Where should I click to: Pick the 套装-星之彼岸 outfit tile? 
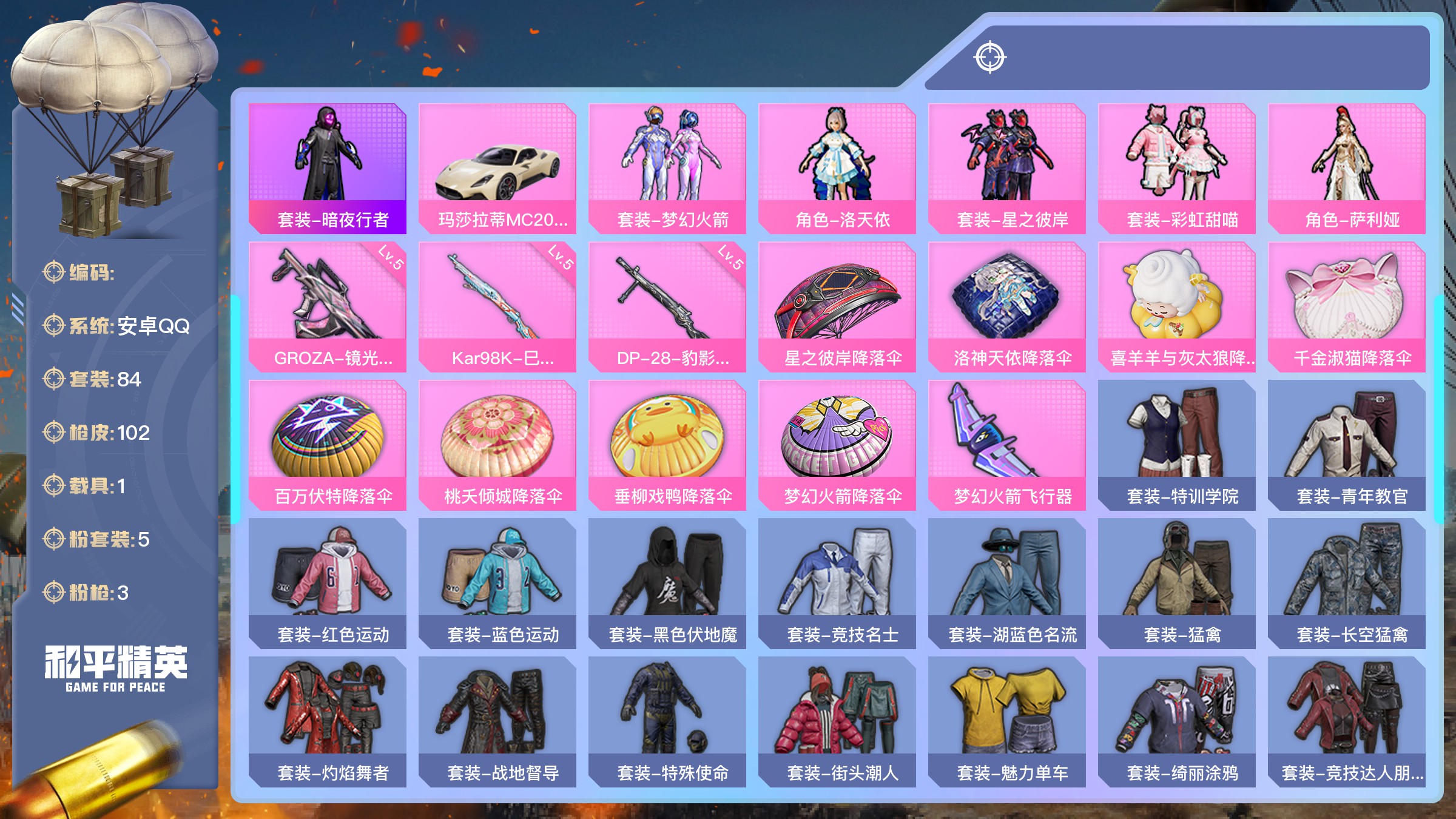1006,168
